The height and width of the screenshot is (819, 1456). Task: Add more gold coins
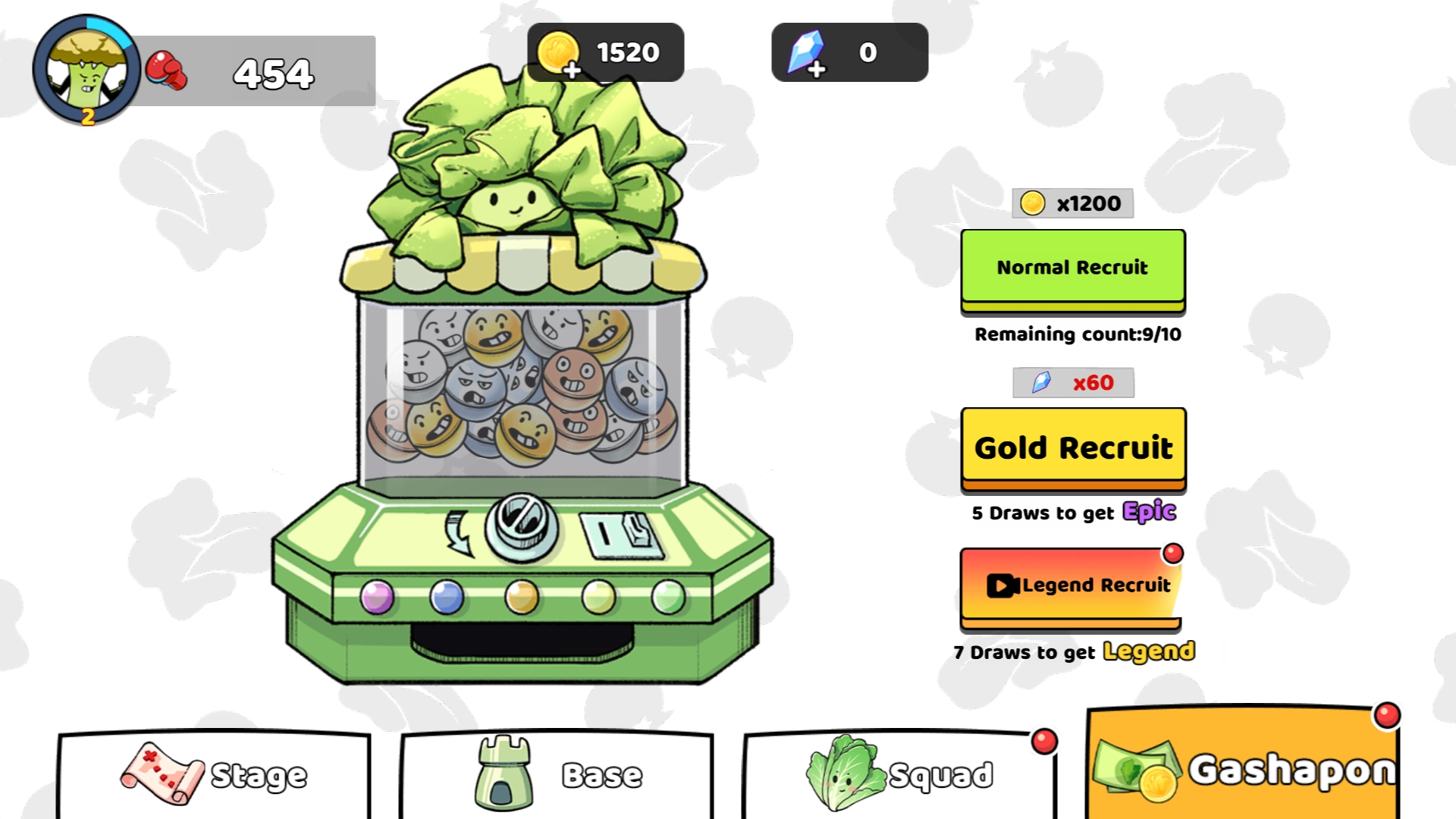click(571, 69)
